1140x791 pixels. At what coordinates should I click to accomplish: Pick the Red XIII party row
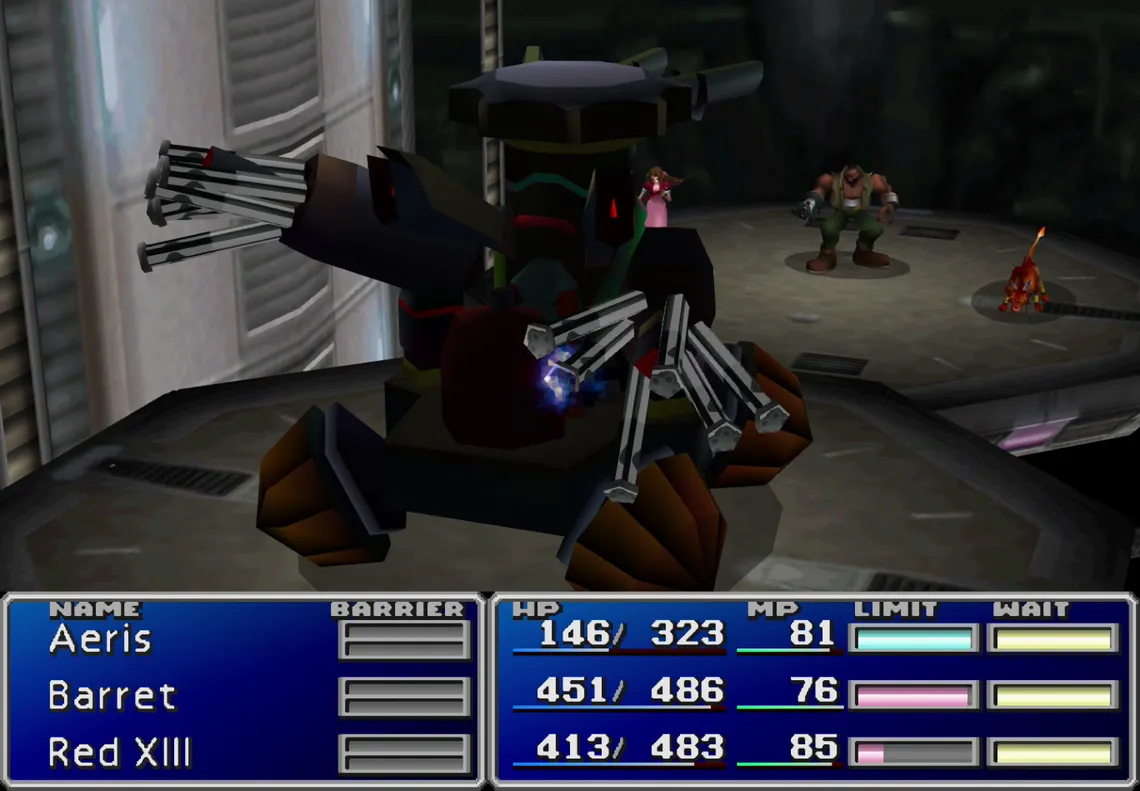[x=119, y=752]
